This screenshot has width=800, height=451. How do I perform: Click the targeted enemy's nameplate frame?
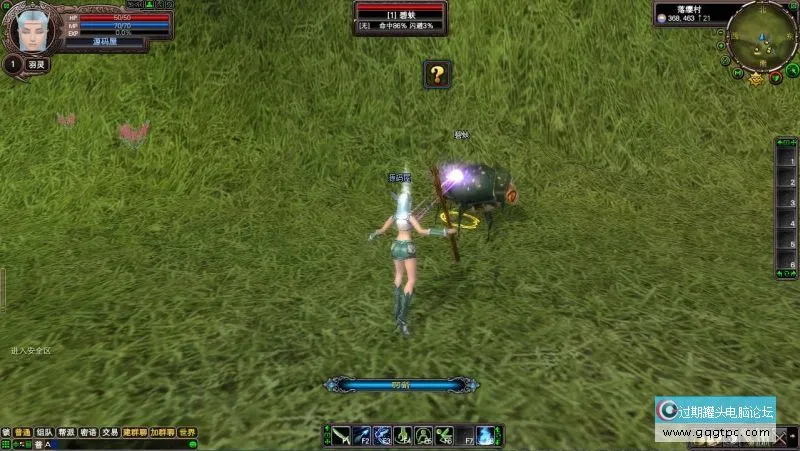[x=400, y=17]
